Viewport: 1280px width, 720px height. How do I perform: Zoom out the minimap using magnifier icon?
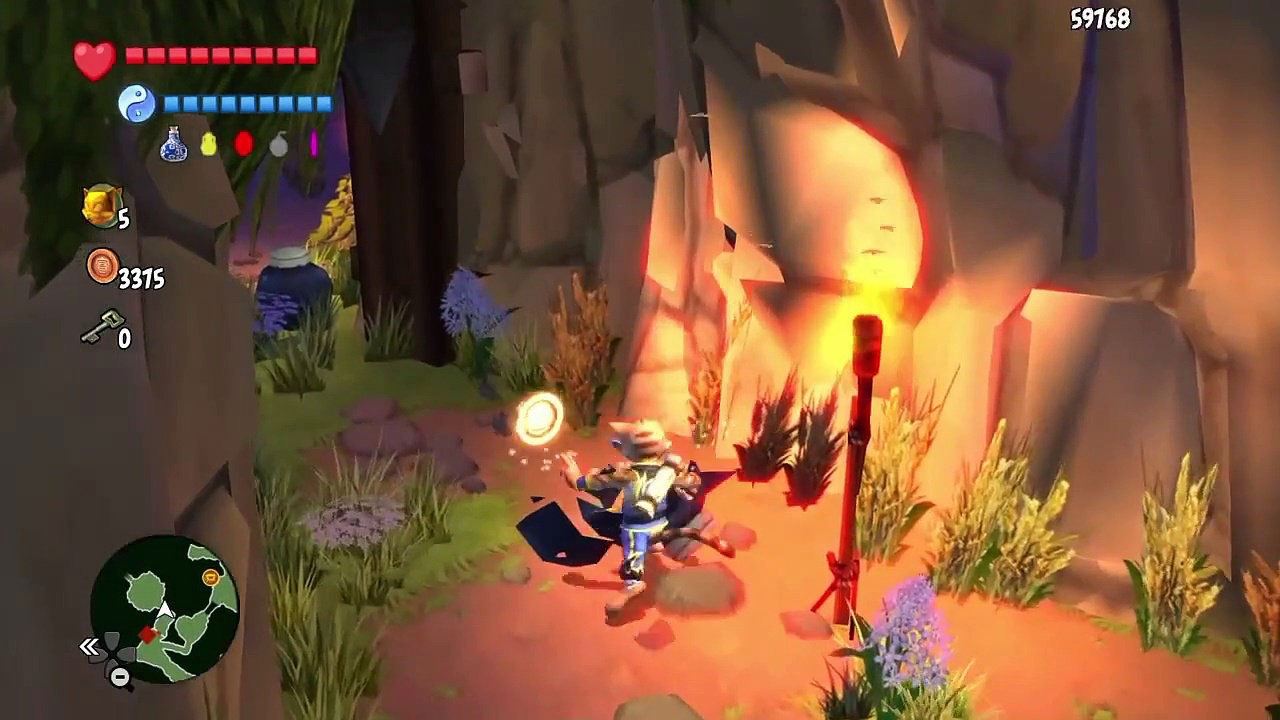(x=120, y=677)
